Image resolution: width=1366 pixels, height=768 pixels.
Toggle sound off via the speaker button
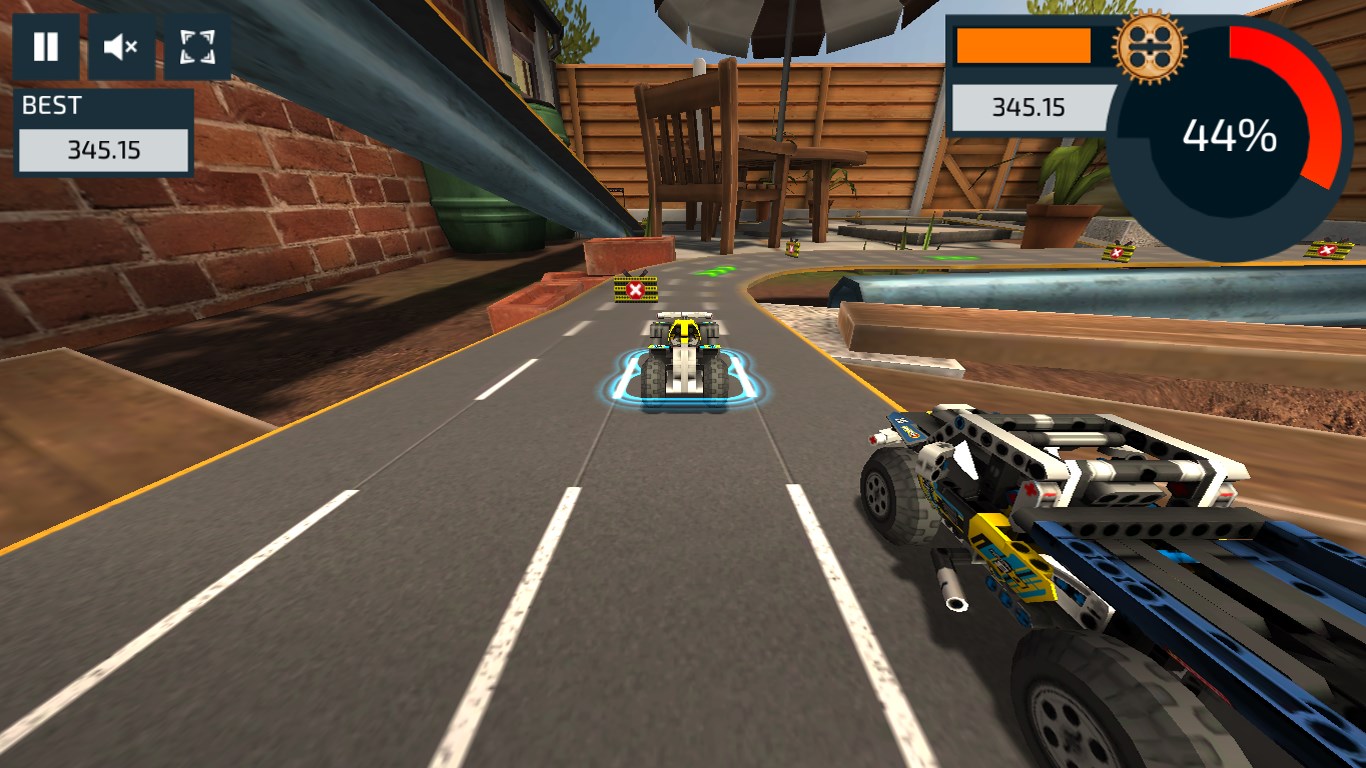pos(121,46)
